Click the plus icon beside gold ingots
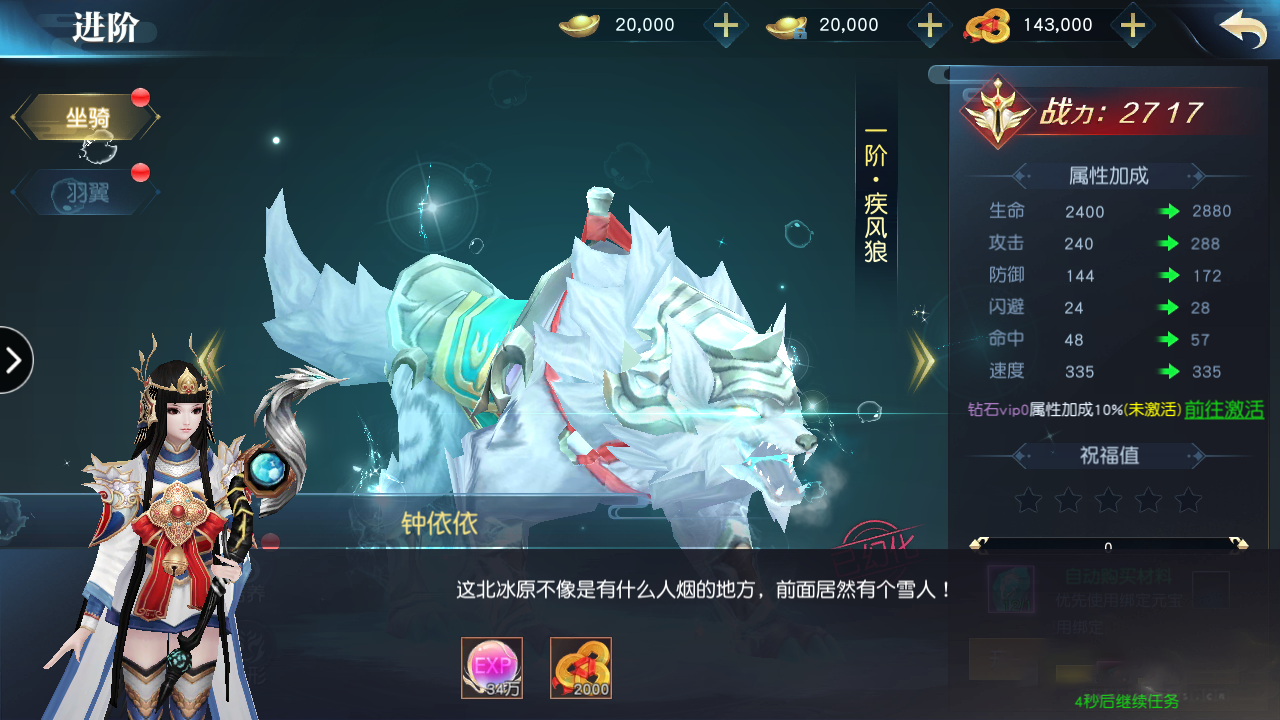The height and width of the screenshot is (720, 1280). [725, 25]
